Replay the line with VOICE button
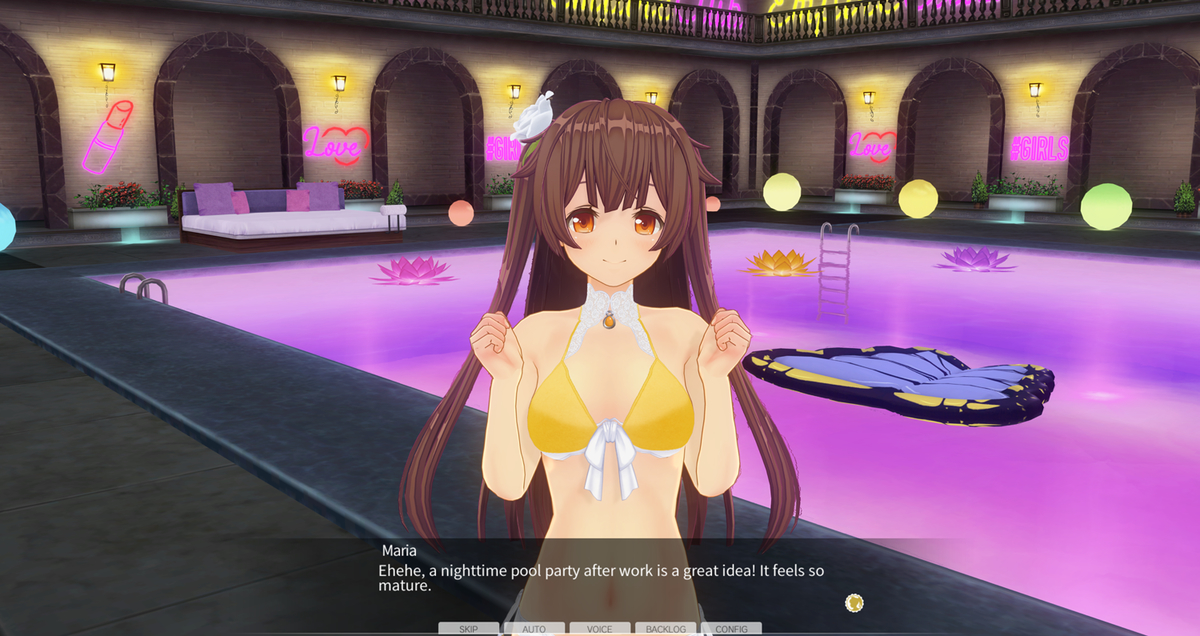Viewport: 1200px width, 636px height. (600, 629)
